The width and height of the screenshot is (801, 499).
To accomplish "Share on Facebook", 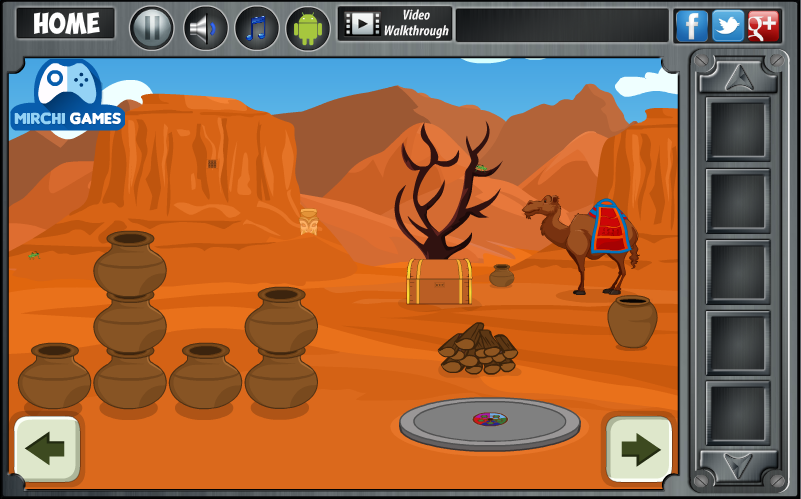I will coord(691,26).
